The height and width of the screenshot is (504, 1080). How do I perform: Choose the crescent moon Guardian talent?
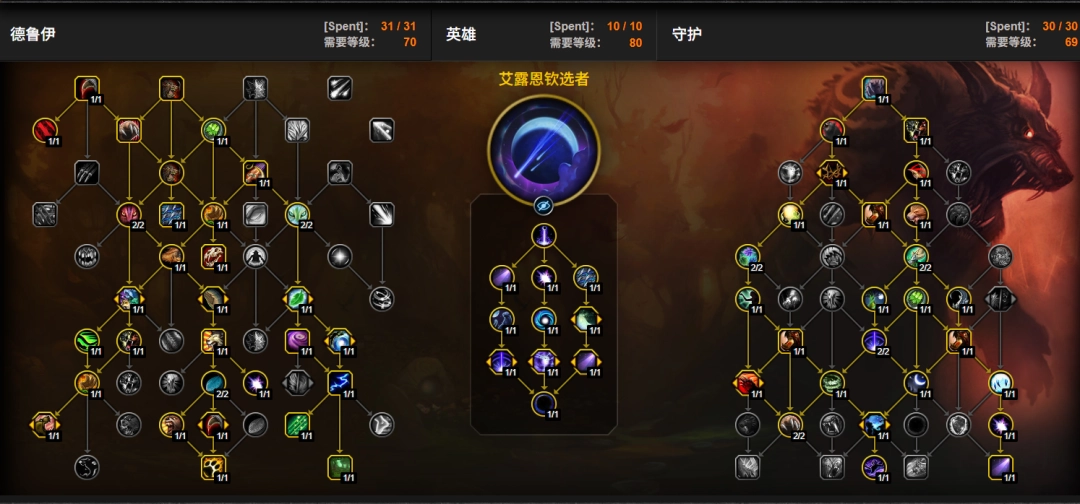tap(917, 382)
